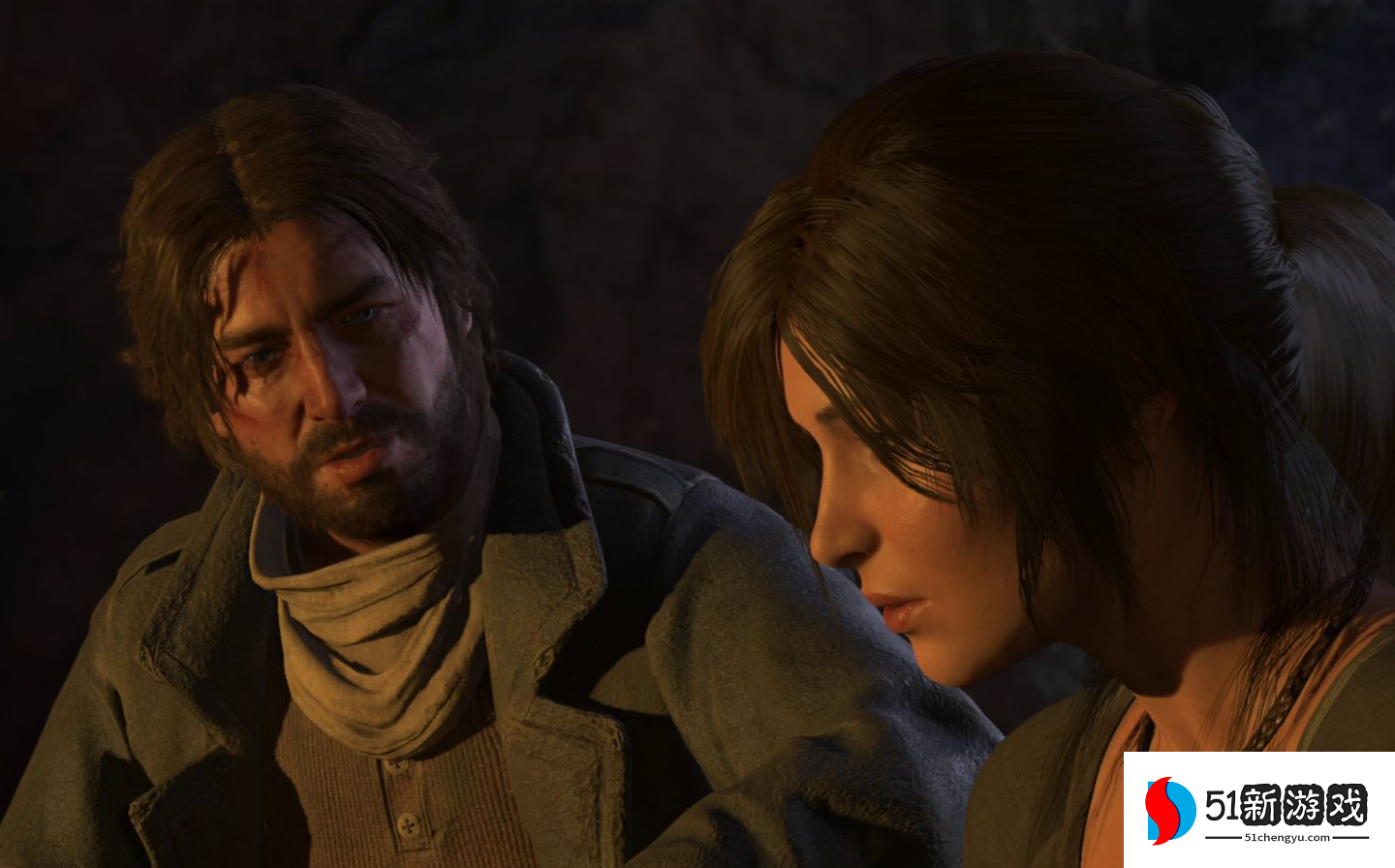Click the 51新游戏 site logo watermark
Image resolution: width=1395 pixels, height=868 pixels.
1257,810
